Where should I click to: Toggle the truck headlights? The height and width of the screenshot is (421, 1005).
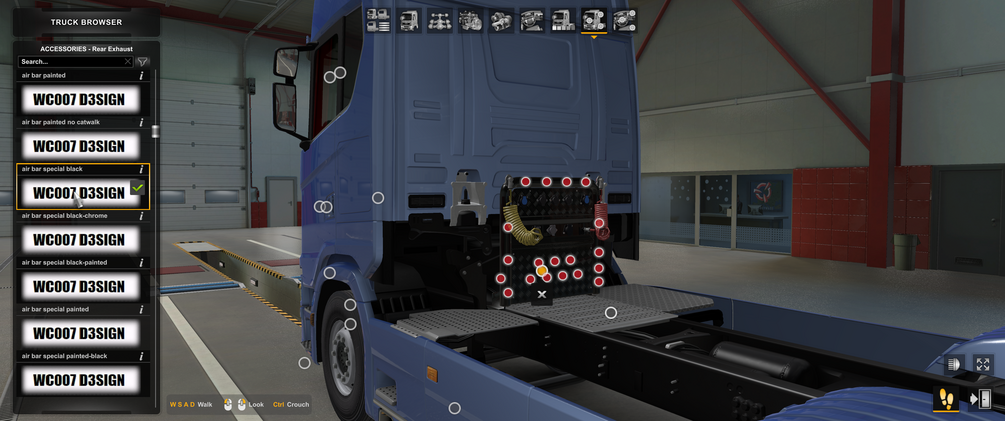pos(953,365)
